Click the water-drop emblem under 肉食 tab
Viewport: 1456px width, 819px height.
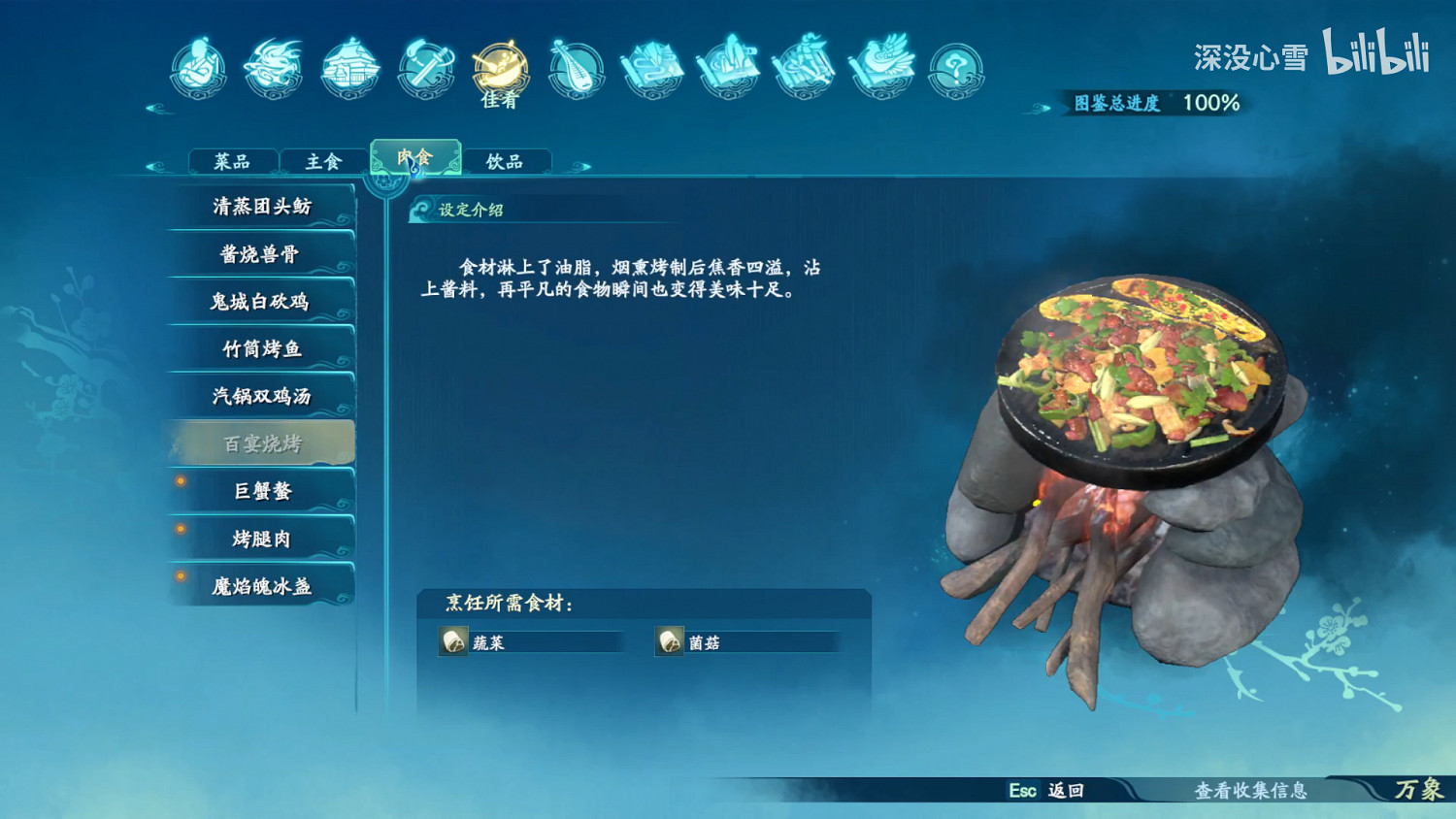tap(414, 167)
